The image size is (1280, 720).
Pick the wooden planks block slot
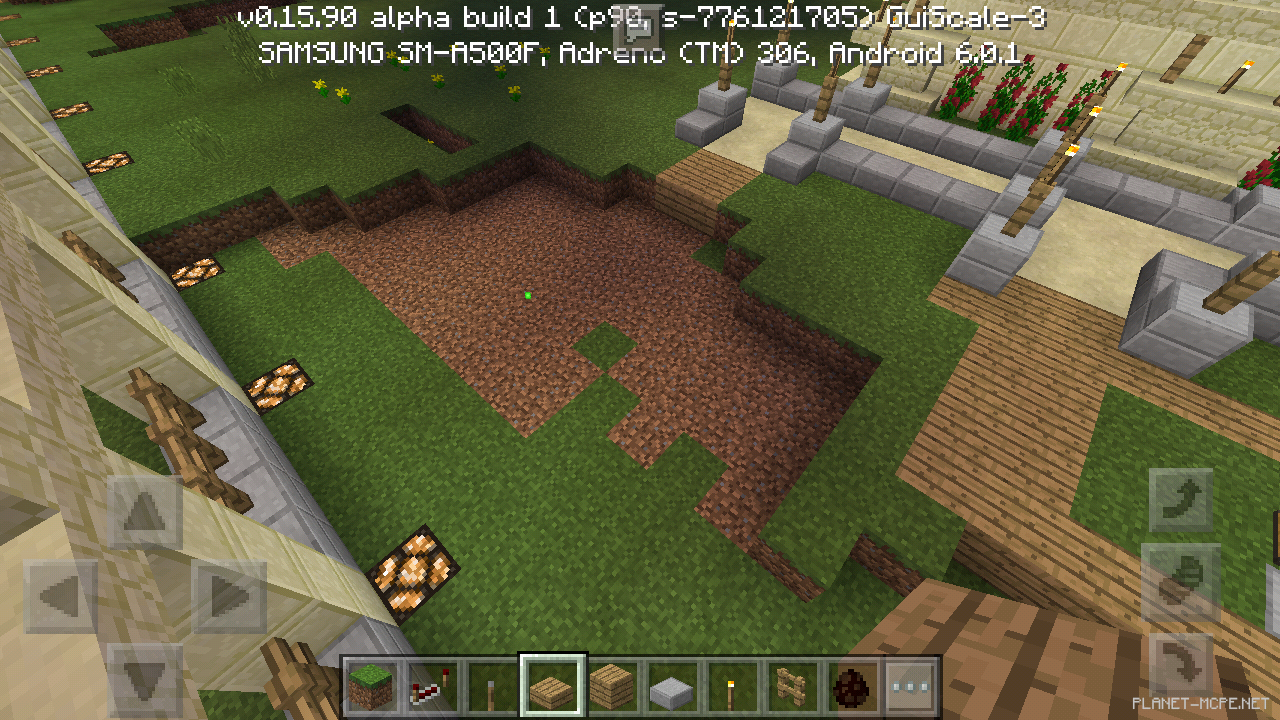pyautogui.click(x=613, y=687)
